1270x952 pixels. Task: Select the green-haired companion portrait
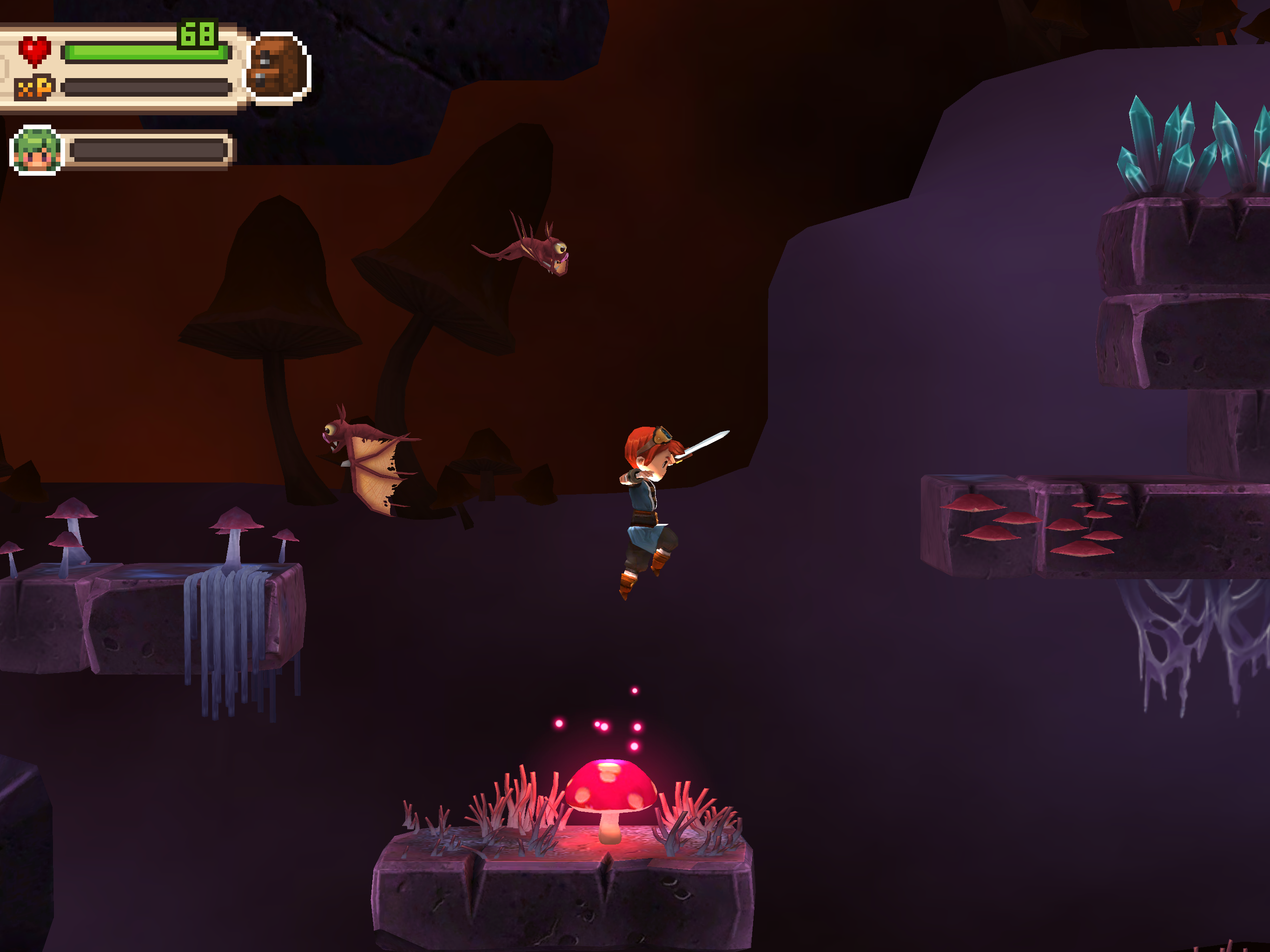coord(37,151)
